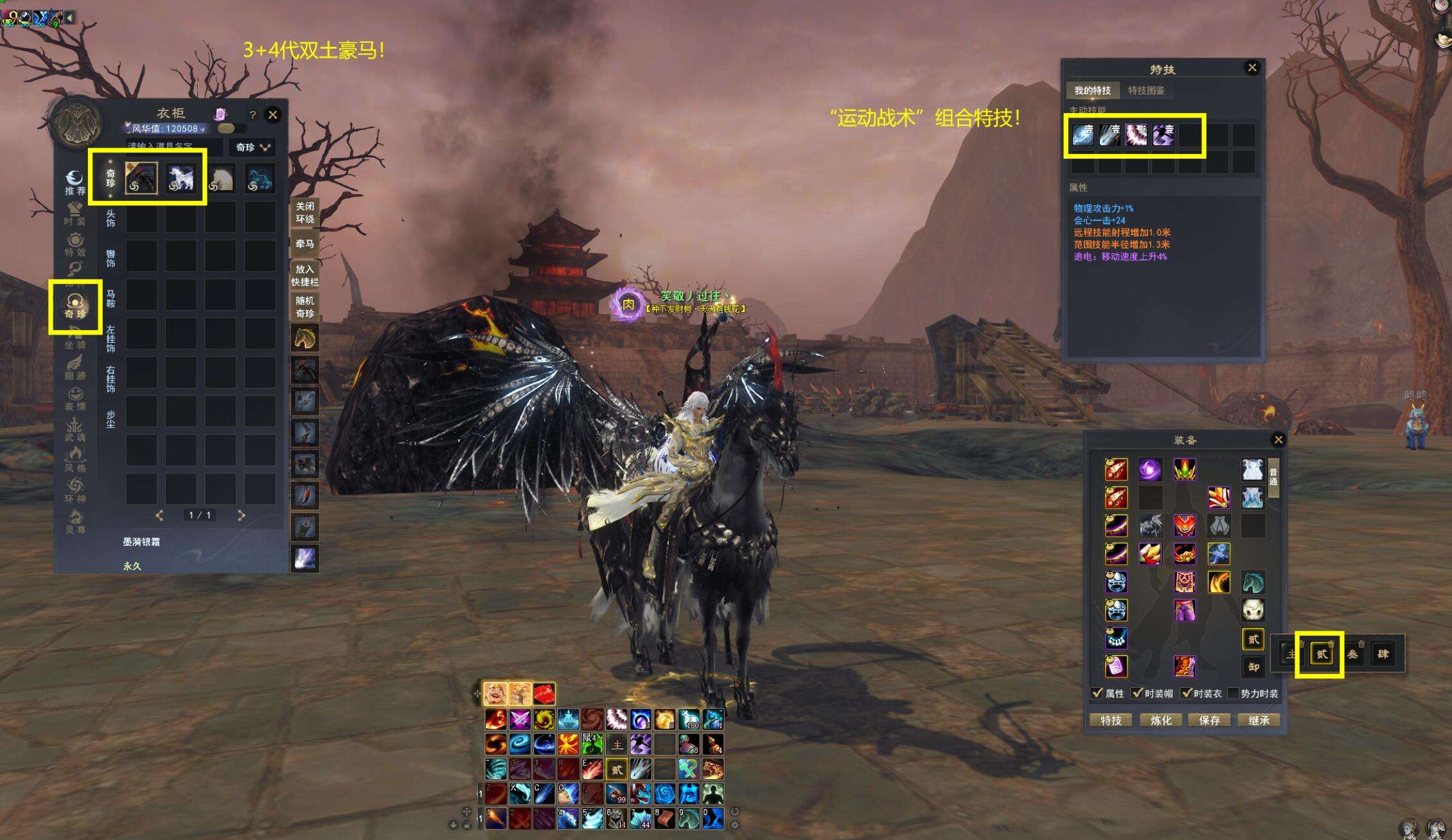Open the 奇珍 filter dropdown
This screenshot has height=840, width=1452.
click(252, 147)
